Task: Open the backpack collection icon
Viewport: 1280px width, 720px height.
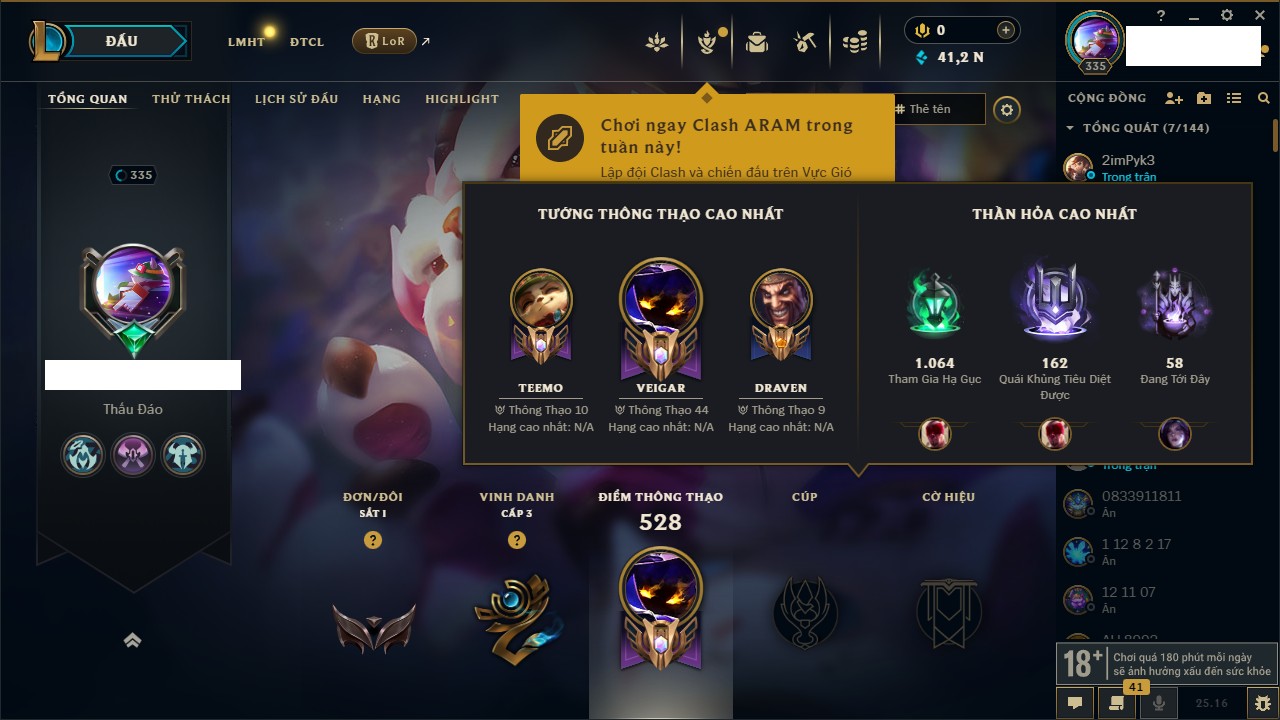Action: (757, 42)
